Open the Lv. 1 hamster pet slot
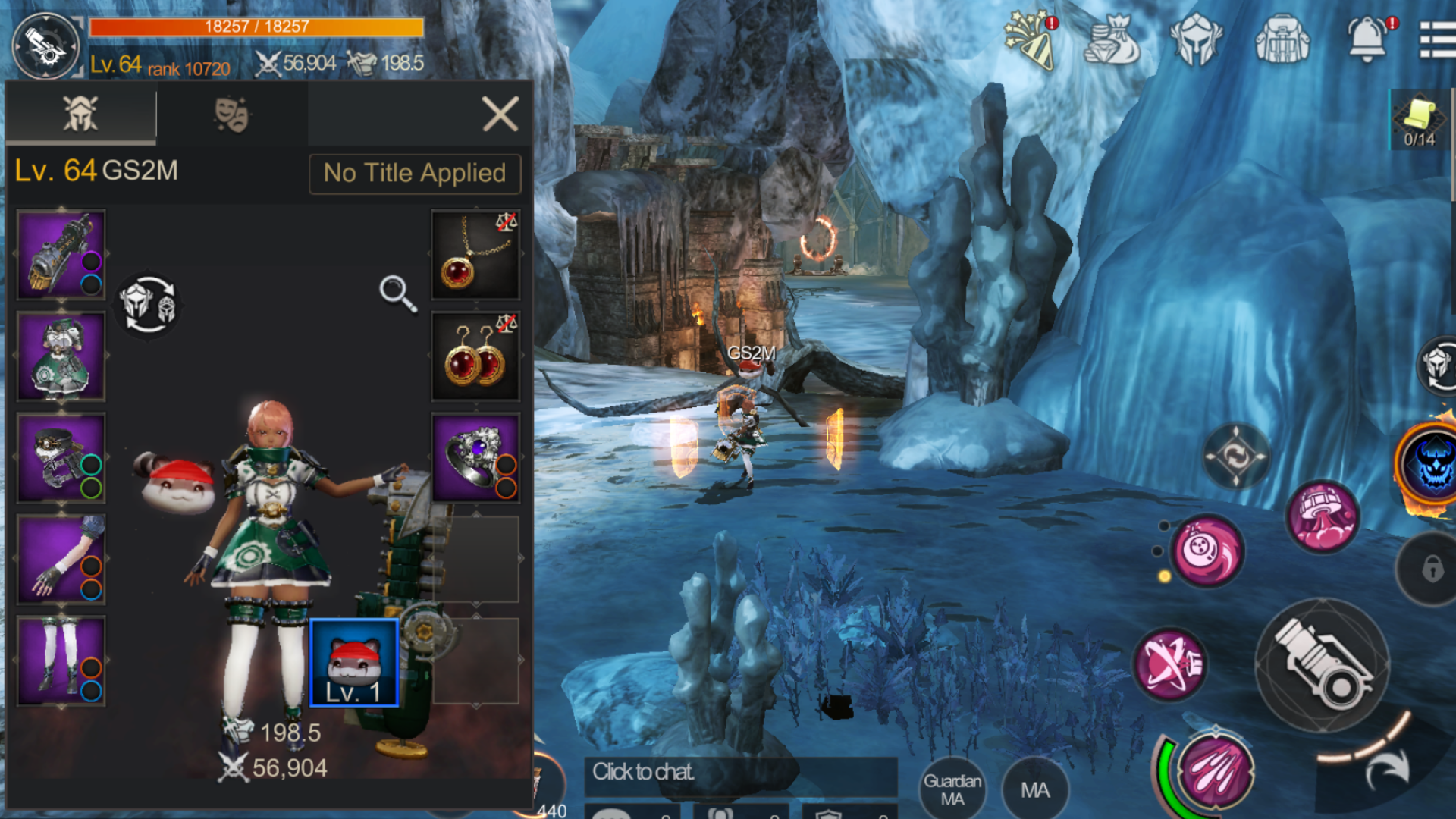1456x819 pixels. 354,662
